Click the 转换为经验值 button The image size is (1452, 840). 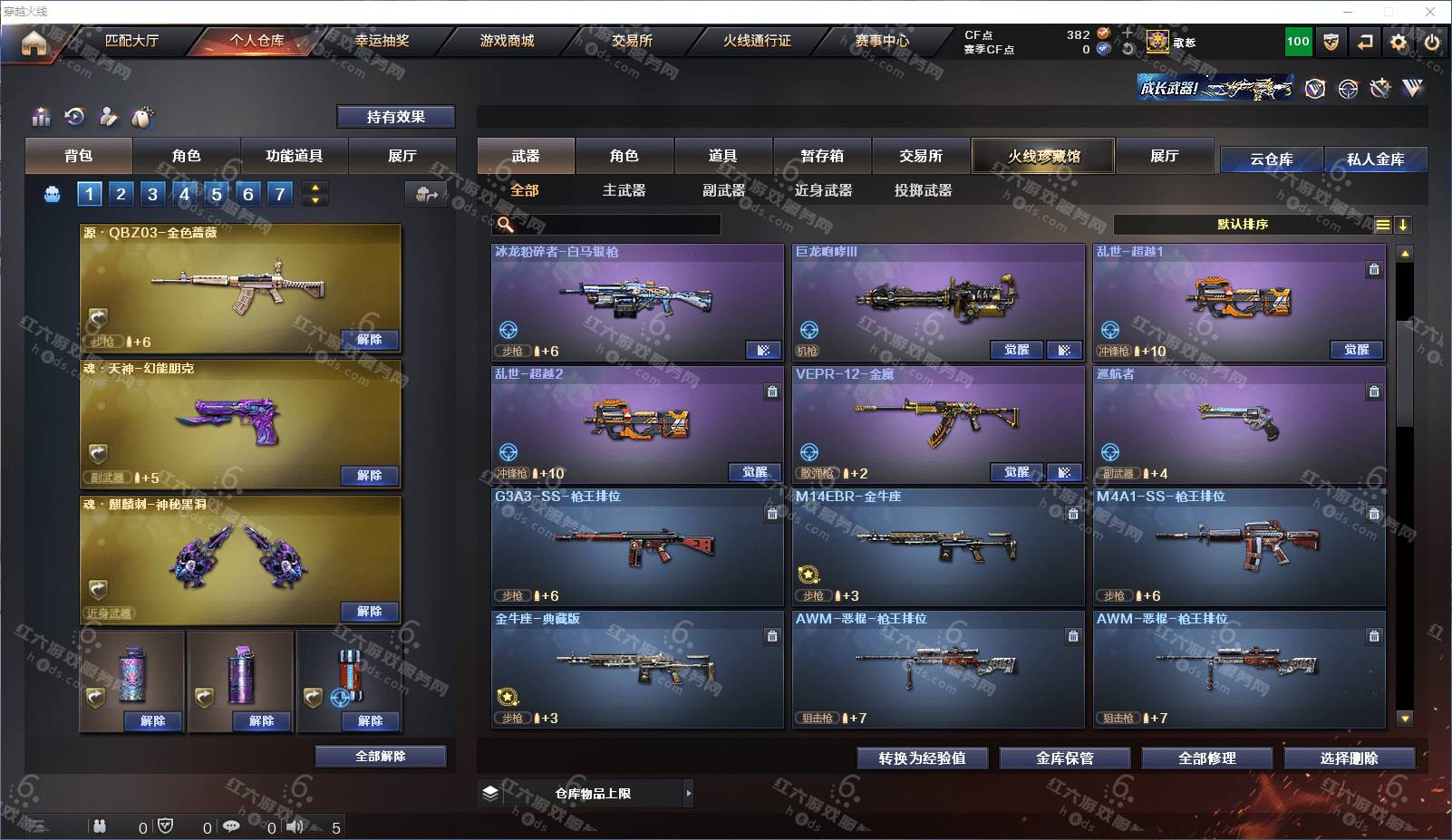coord(922,758)
